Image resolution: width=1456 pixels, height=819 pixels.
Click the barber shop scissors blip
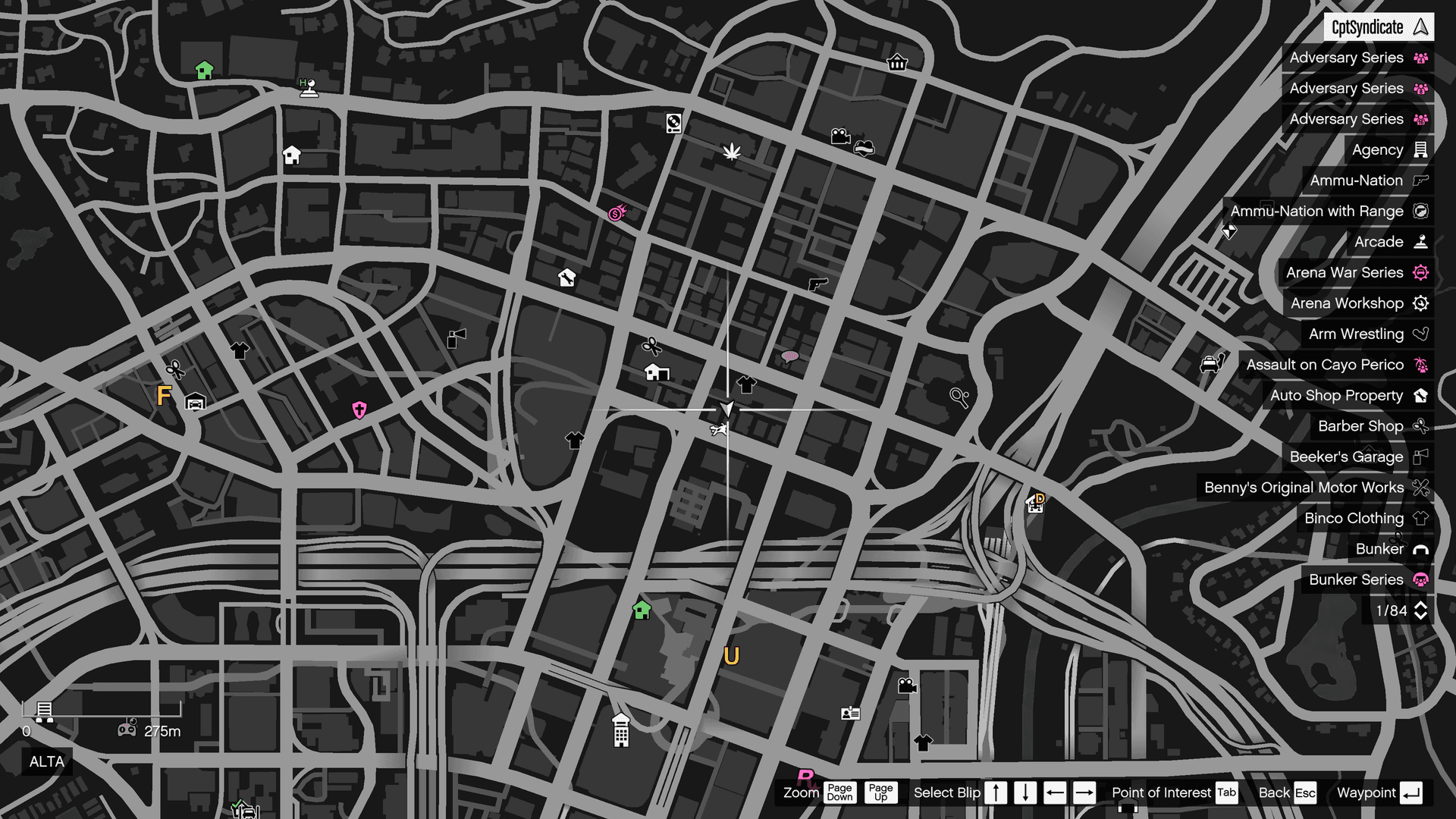click(652, 345)
